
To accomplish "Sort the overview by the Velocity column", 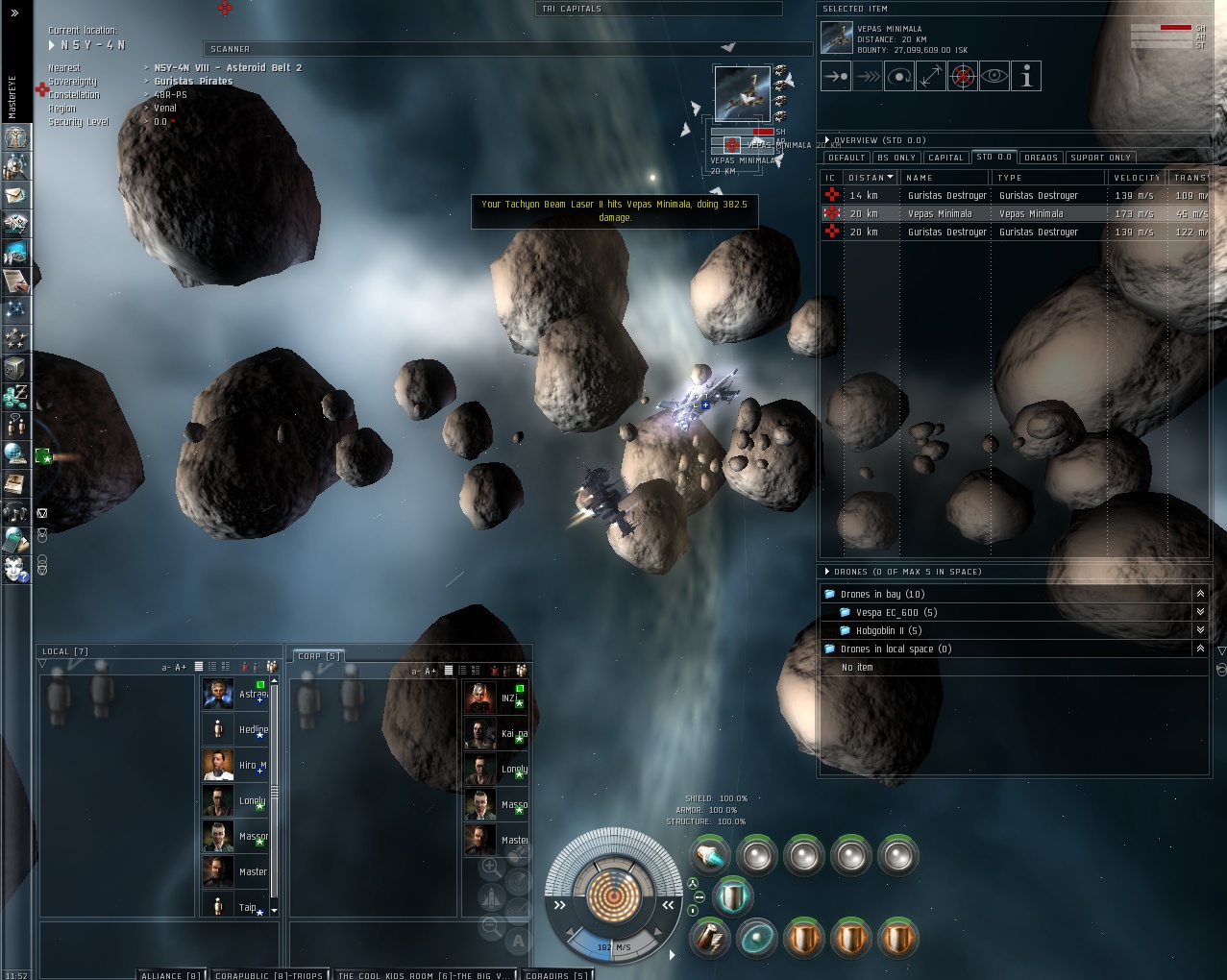I will 1137,178.
